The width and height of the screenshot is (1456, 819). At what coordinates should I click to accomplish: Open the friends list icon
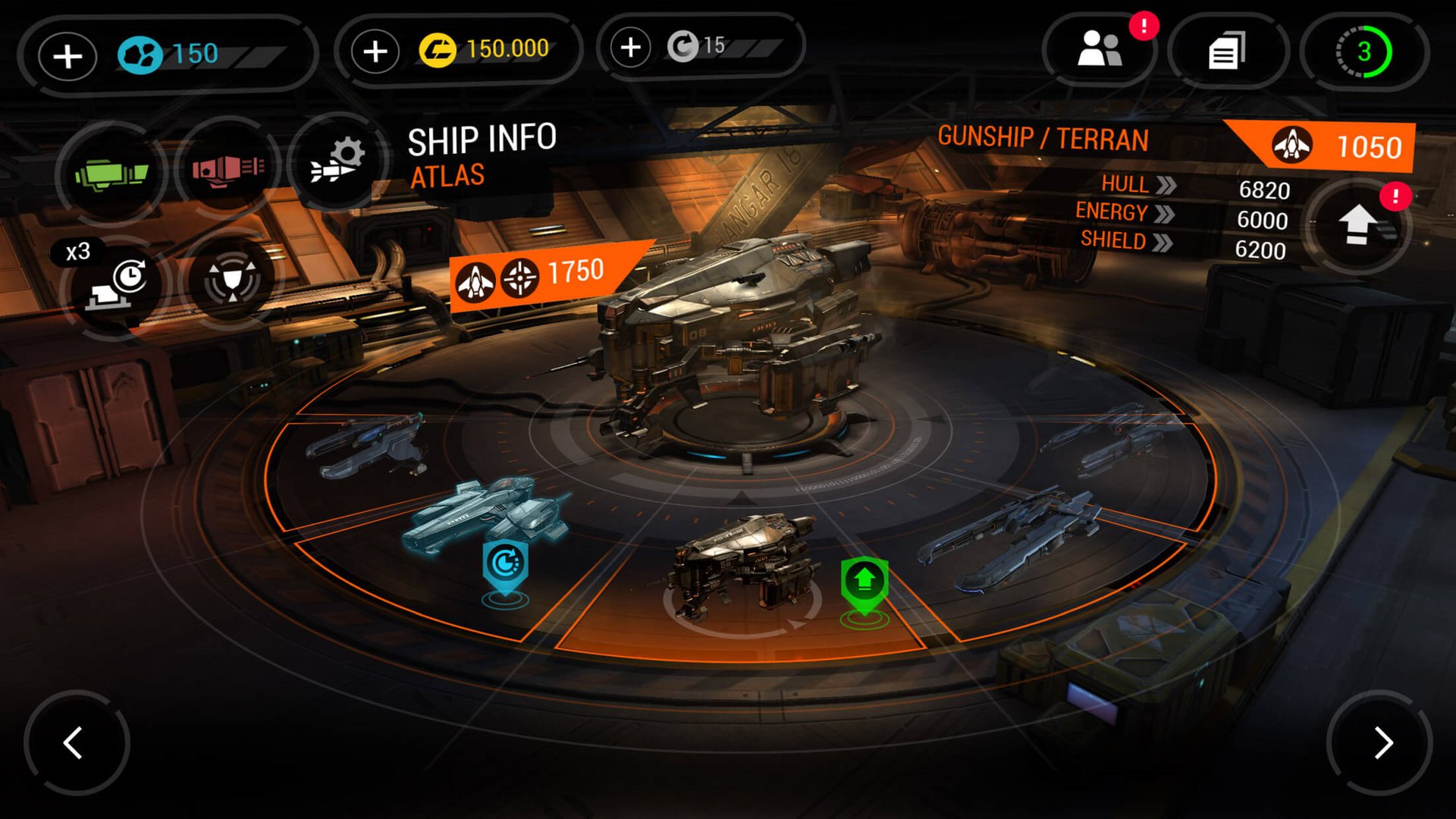click(1100, 51)
